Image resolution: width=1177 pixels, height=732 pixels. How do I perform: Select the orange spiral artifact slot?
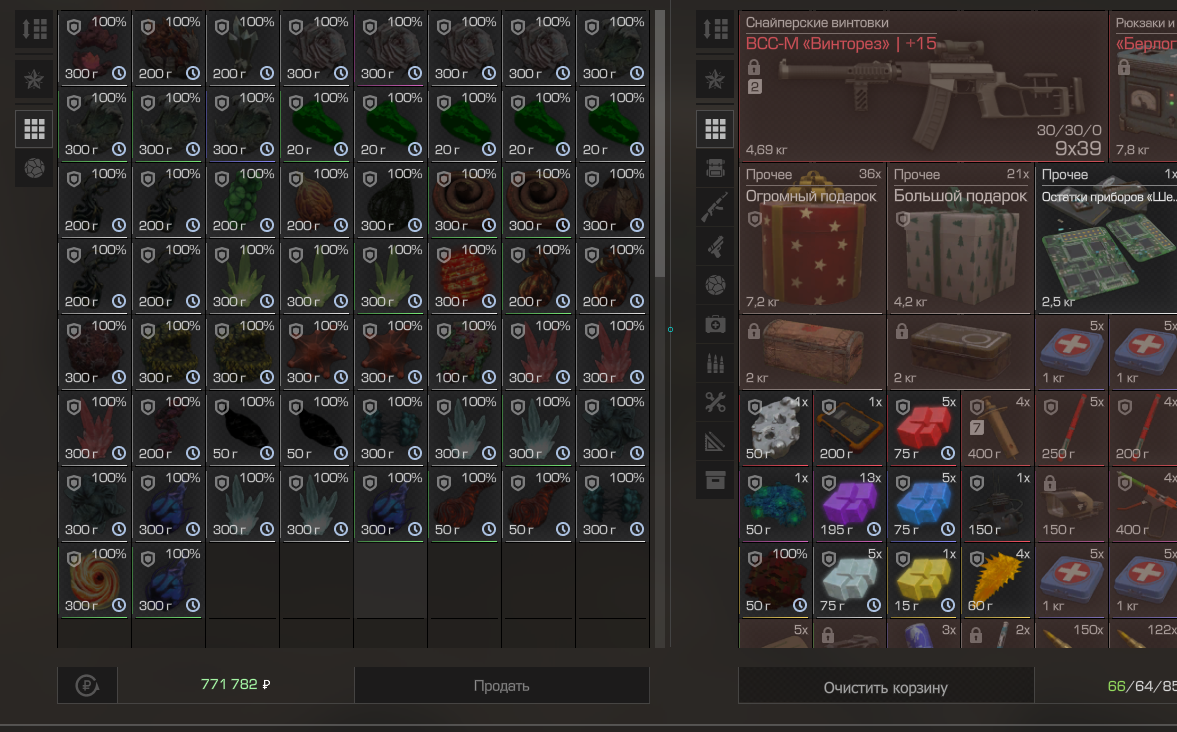[x=95, y=580]
